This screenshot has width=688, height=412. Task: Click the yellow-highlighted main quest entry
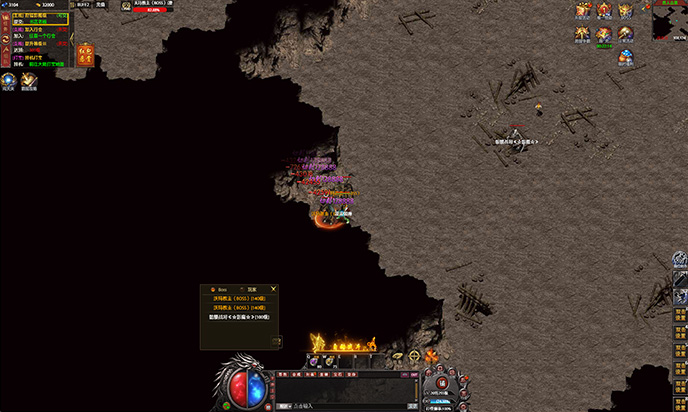(40, 20)
